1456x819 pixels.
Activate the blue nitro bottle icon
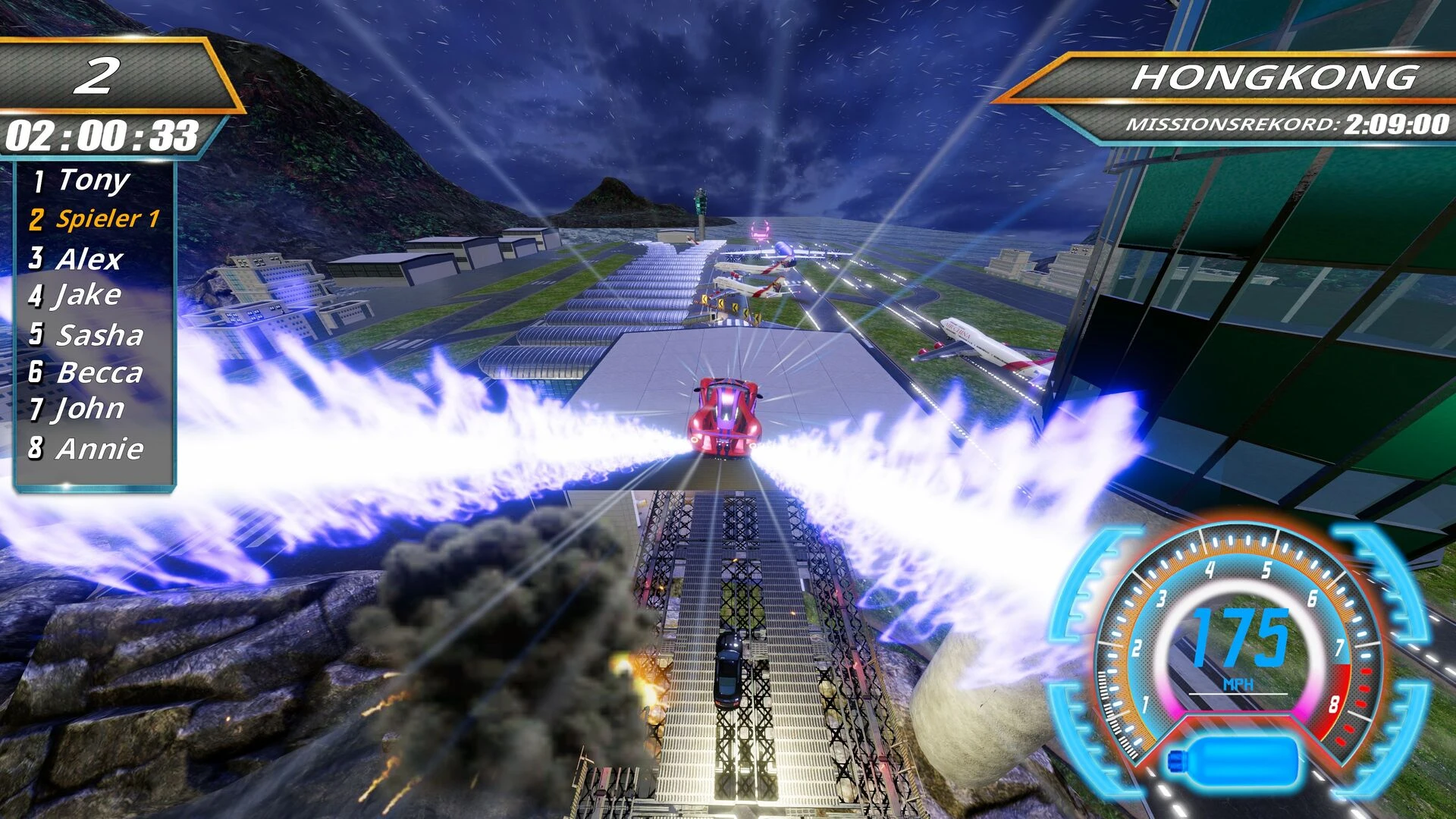[1233, 760]
